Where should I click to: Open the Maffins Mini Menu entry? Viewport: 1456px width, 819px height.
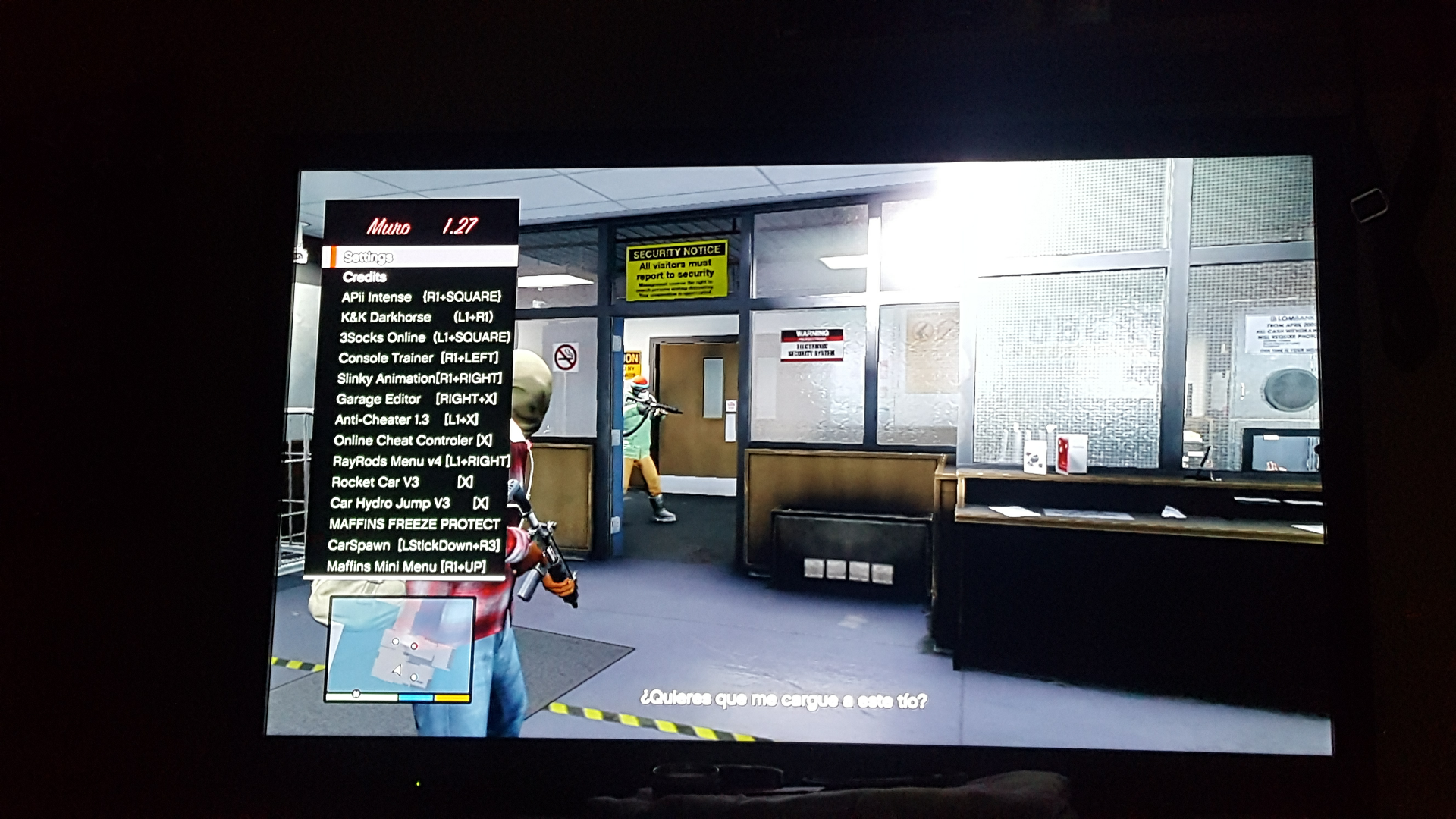tap(406, 566)
